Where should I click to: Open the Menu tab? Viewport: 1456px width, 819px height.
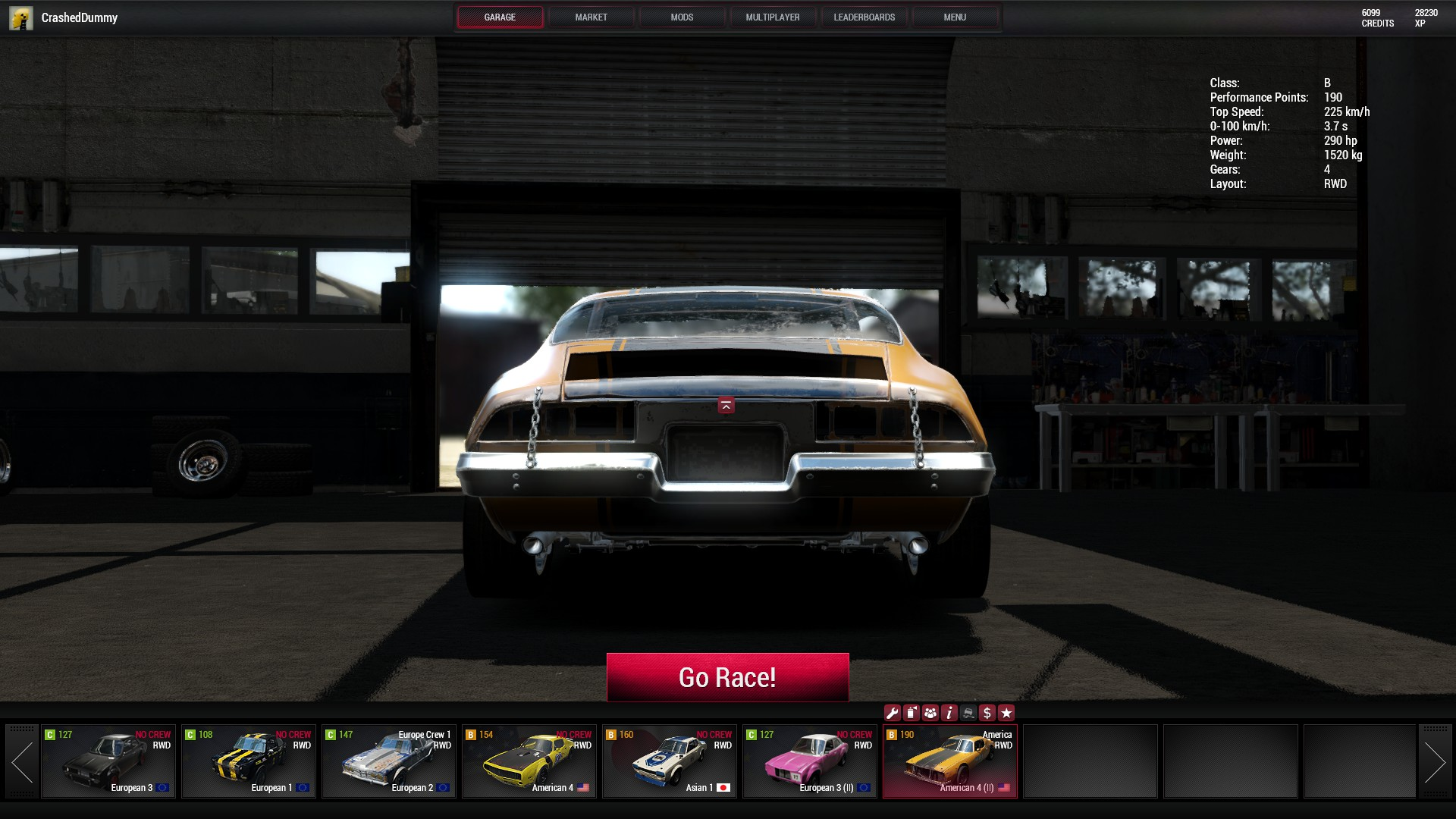pyautogui.click(x=954, y=17)
